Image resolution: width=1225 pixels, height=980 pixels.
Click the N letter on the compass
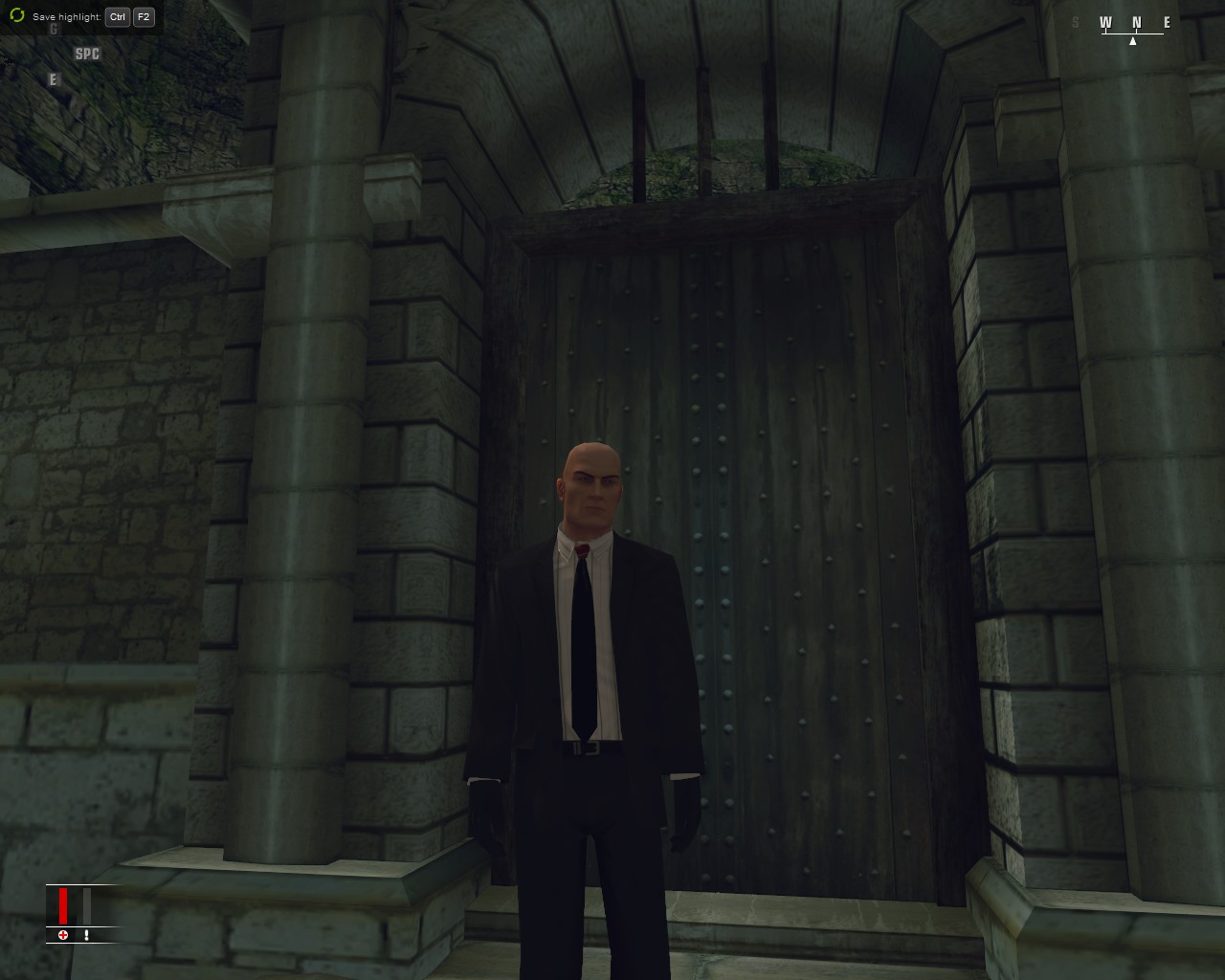1137,21
